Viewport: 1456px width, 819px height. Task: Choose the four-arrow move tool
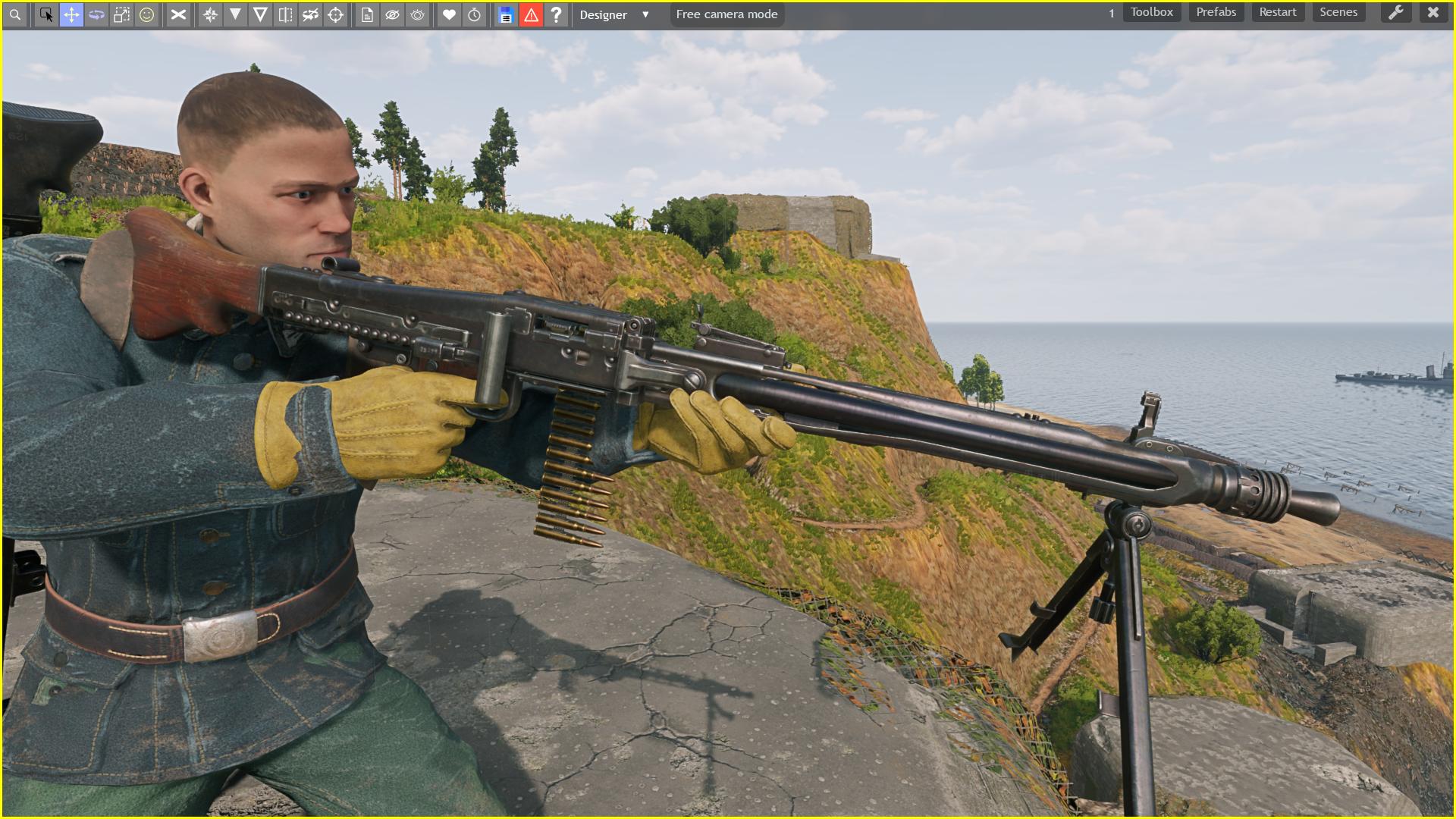tap(71, 14)
